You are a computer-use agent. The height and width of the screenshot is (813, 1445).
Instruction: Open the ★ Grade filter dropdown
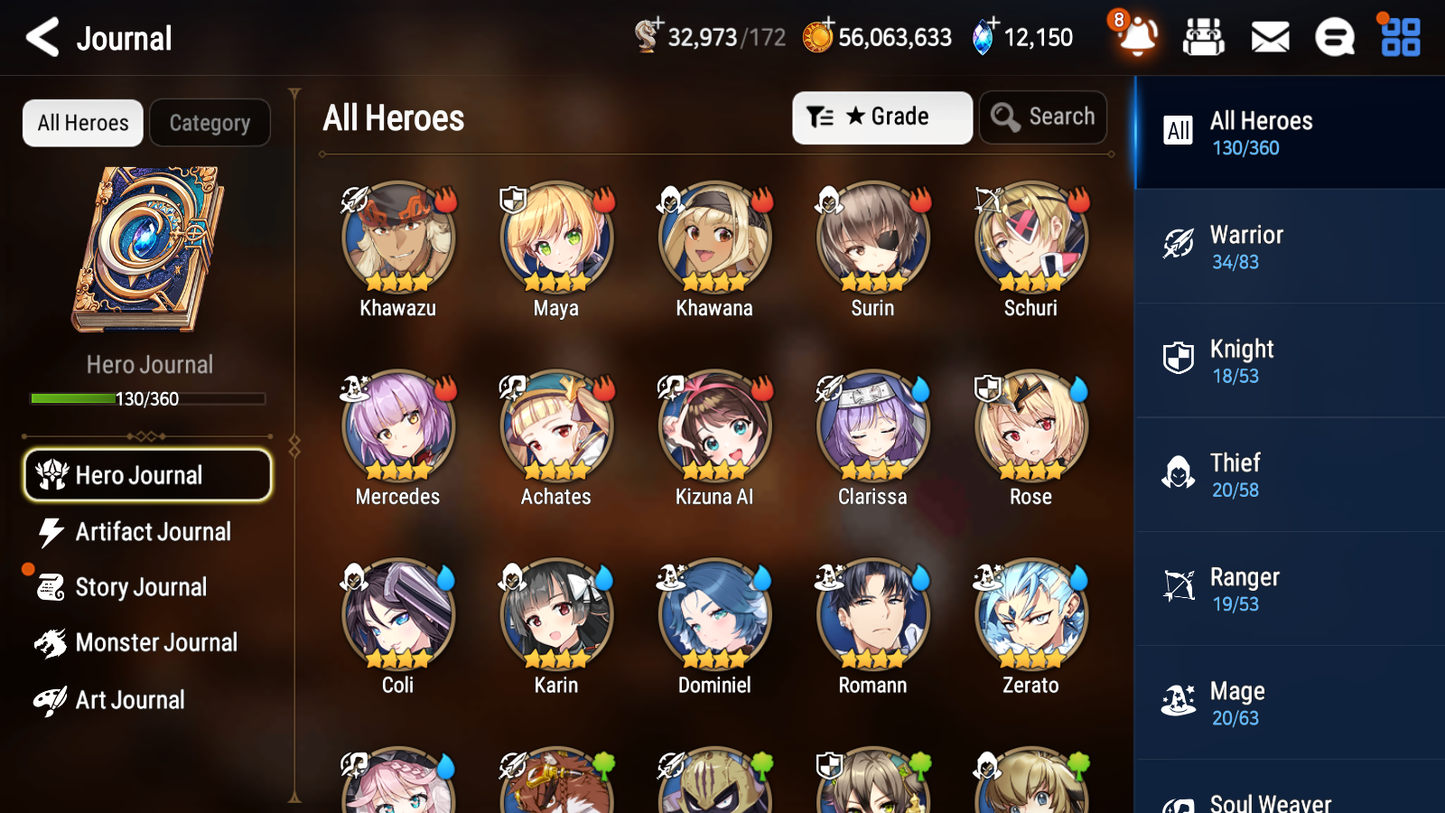[882, 117]
